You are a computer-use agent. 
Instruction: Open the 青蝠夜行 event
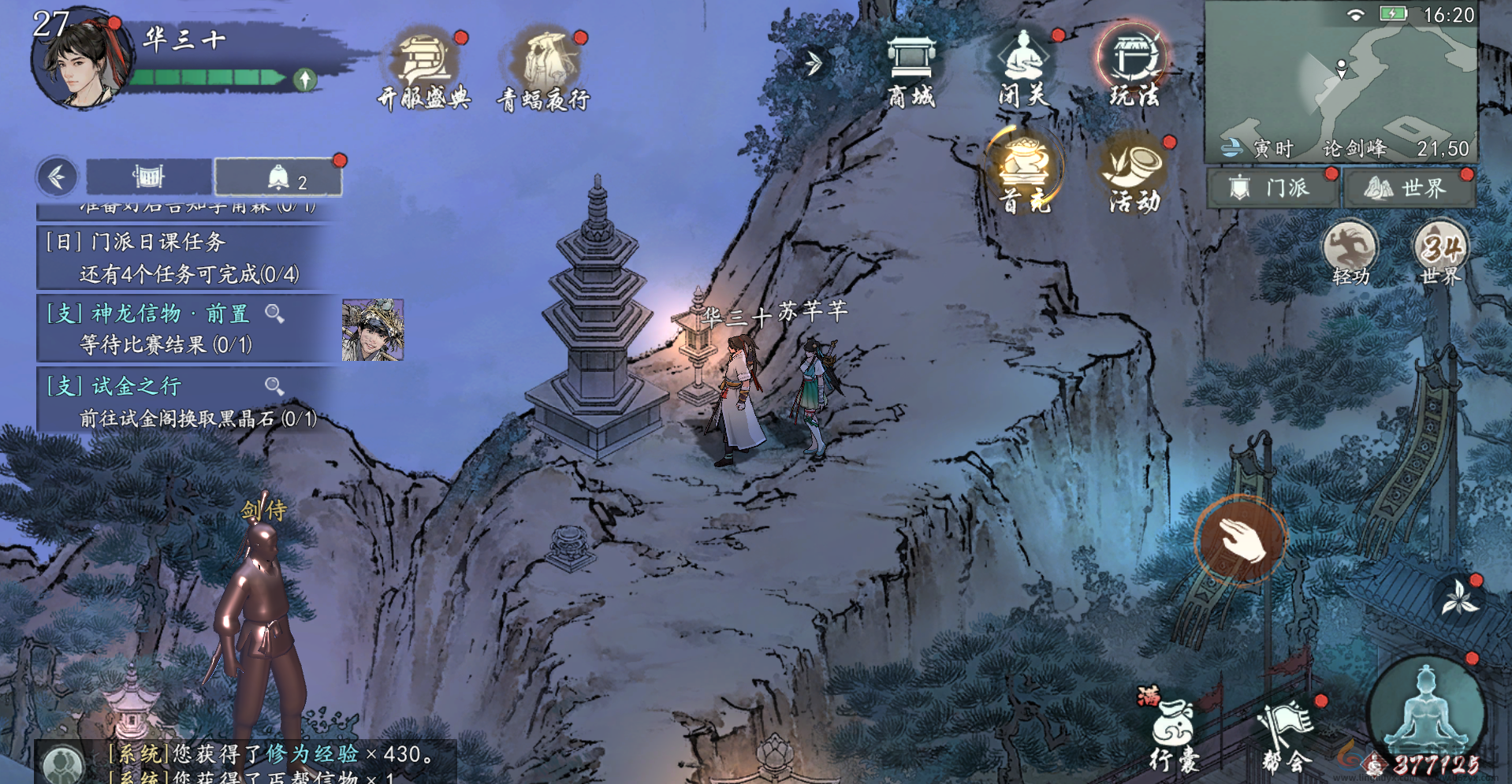click(544, 71)
